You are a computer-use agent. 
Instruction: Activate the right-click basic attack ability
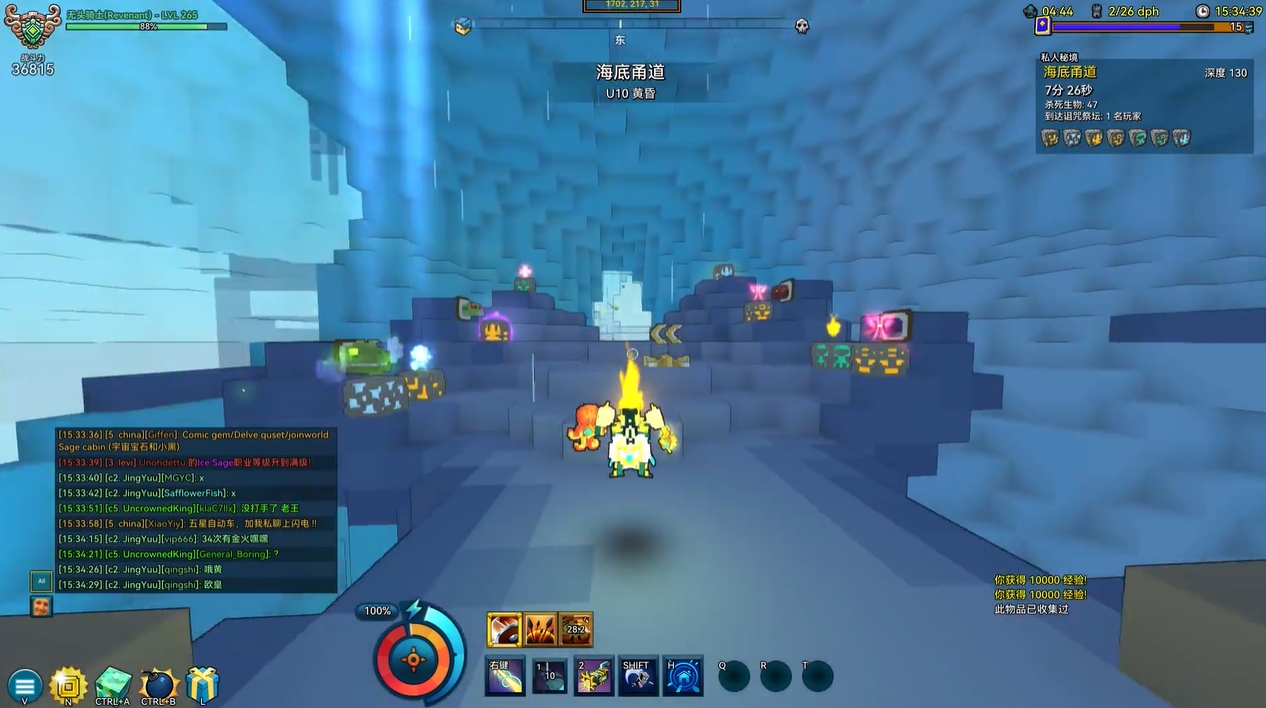504,676
